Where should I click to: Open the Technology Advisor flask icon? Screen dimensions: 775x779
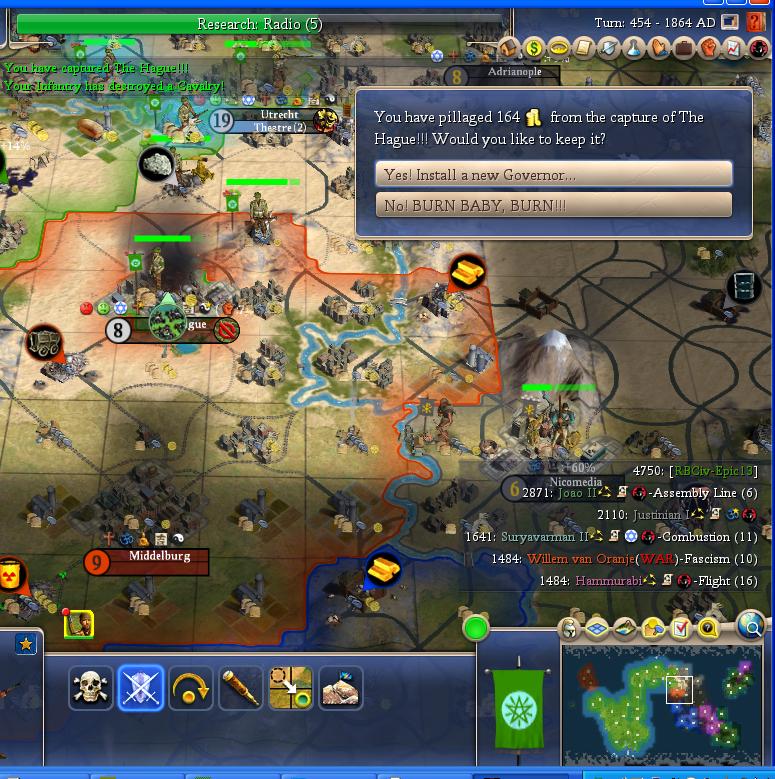pyautogui.click(x=634, y=48)
